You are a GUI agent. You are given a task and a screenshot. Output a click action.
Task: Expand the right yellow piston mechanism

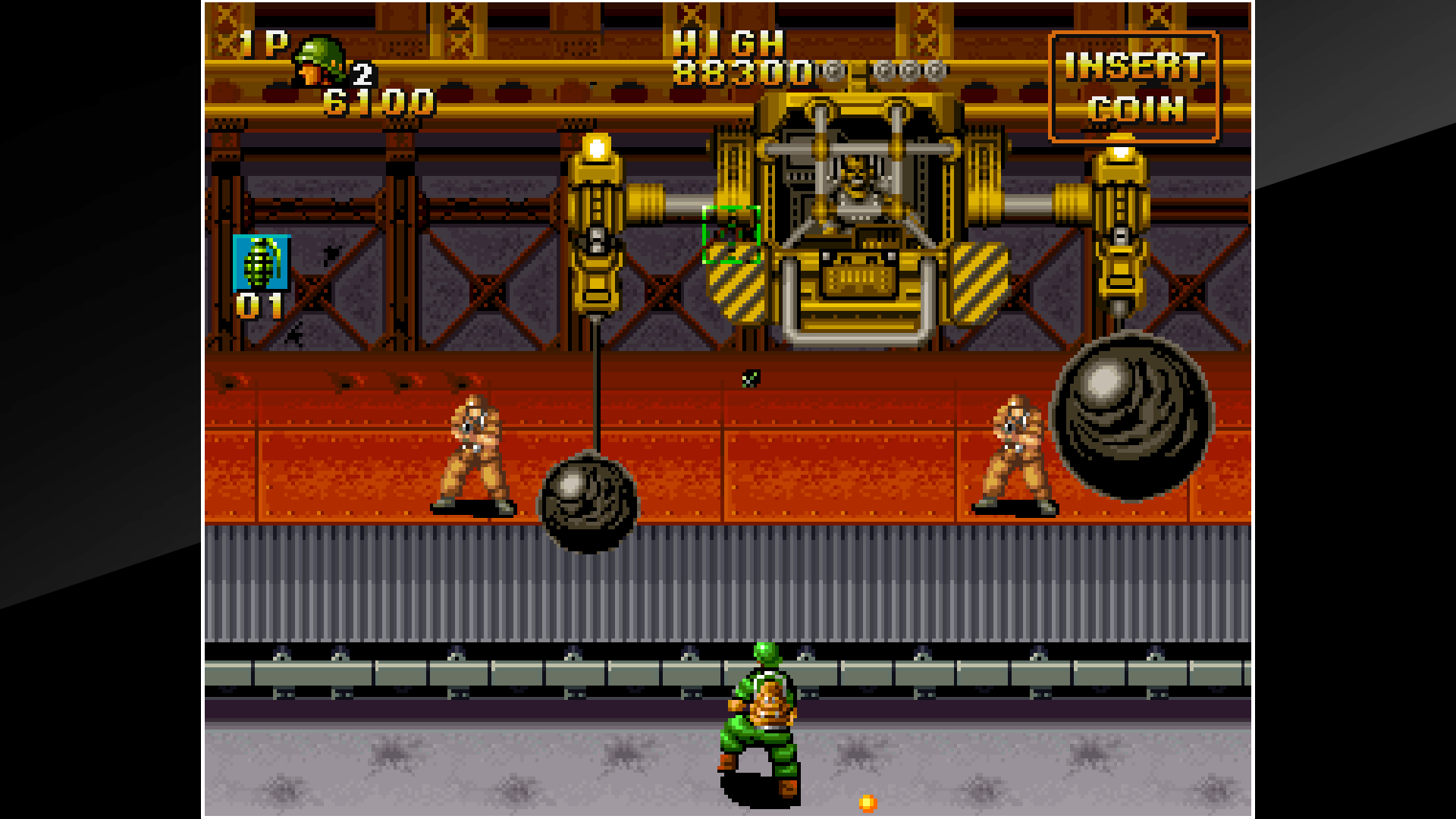[x=1120, y=227]
